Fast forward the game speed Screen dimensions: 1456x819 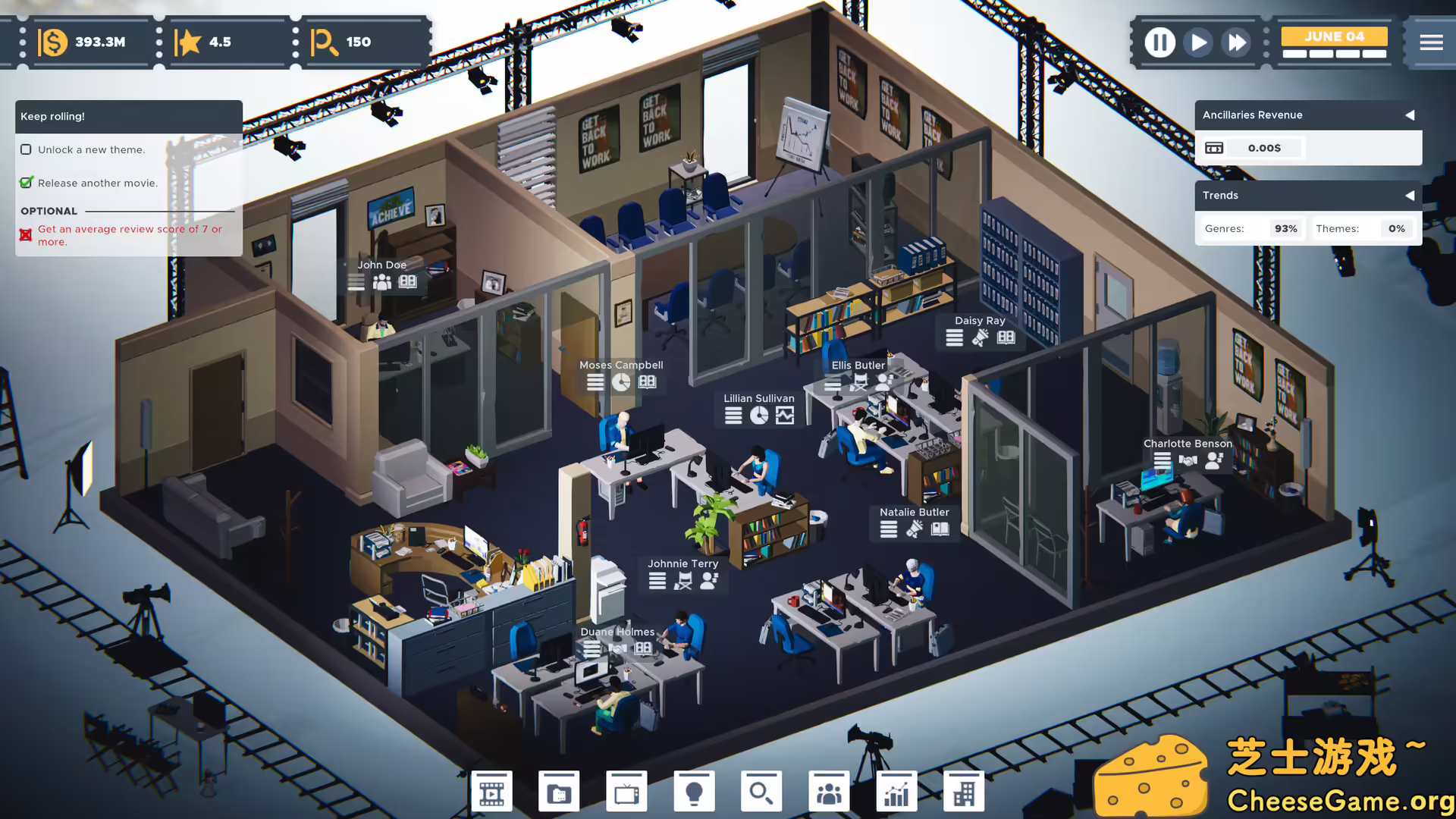point(1236,42)
